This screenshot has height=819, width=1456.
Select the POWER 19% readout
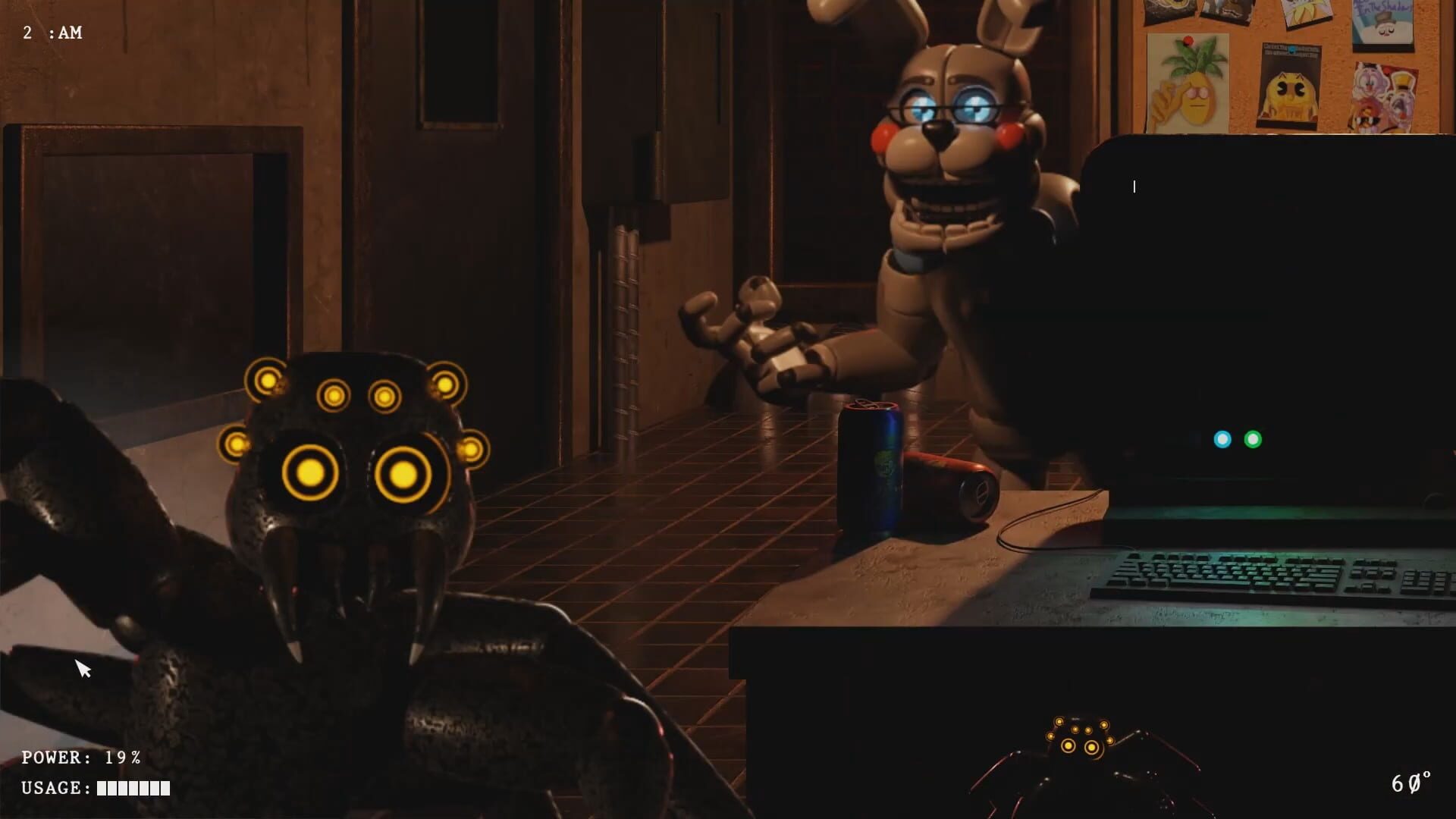pos(80,757)
